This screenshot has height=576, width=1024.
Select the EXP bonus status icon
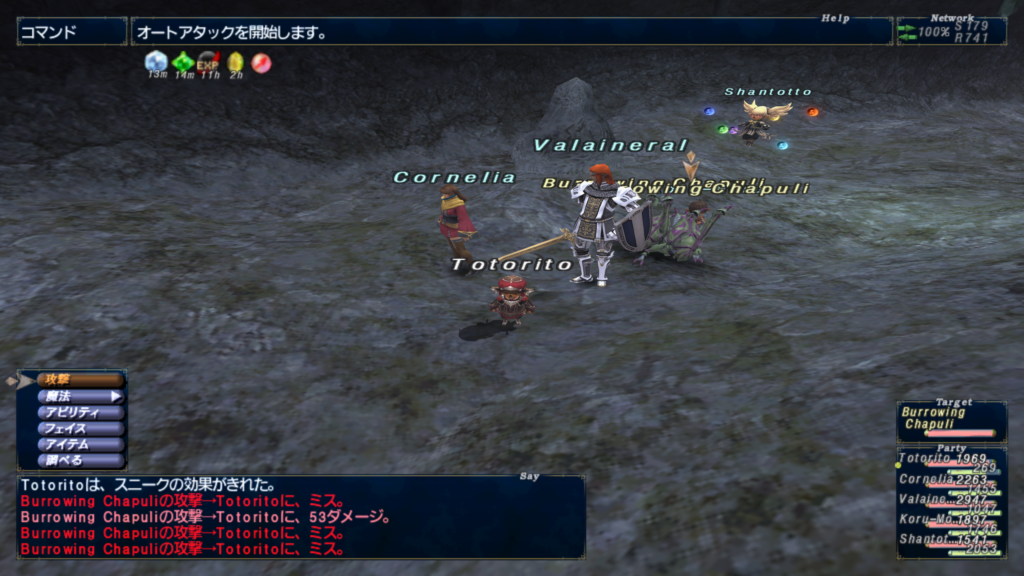point(209,62)
